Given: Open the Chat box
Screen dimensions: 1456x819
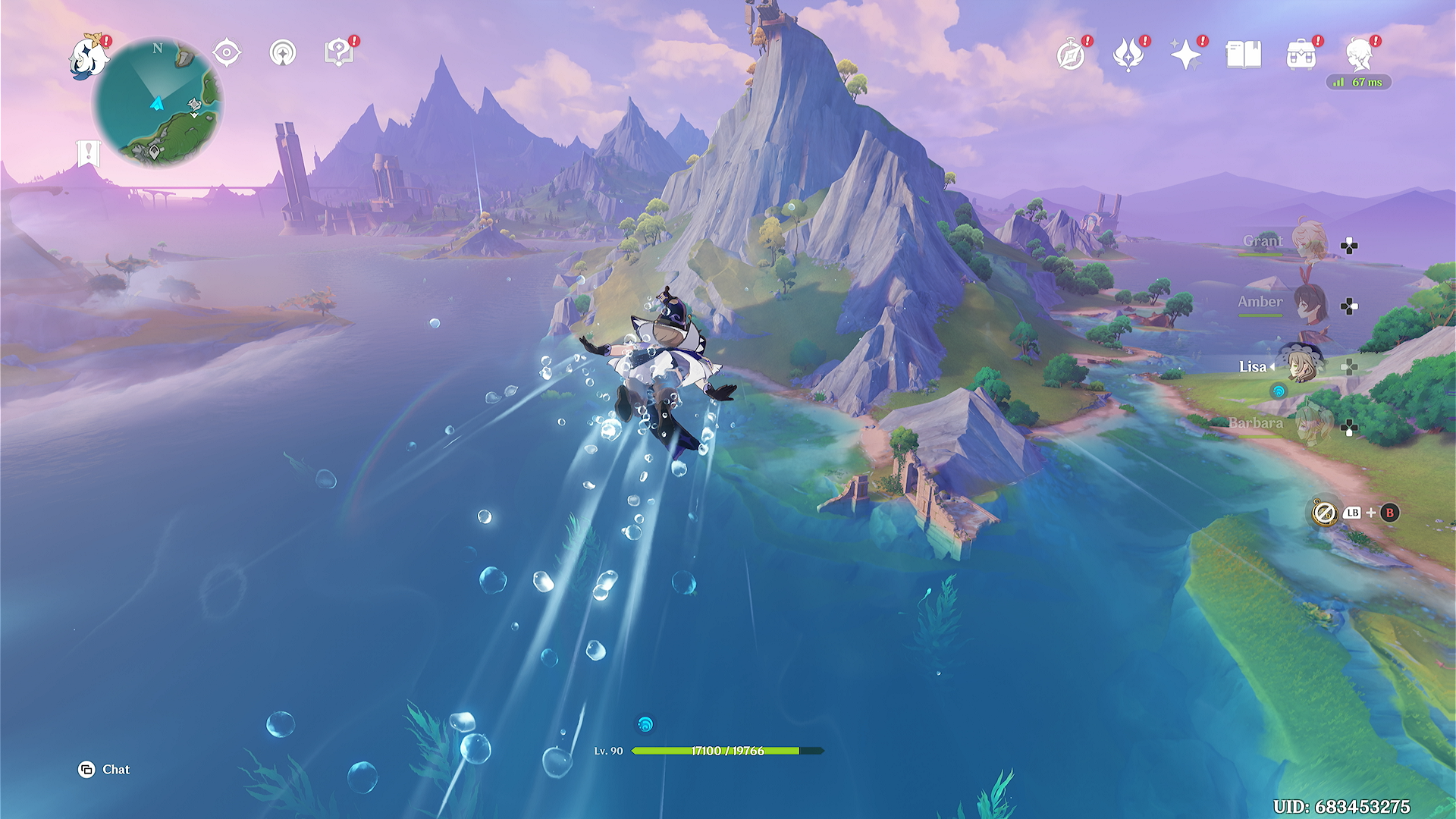Looking at the screenshot, I should pyautogui.click(x=105, y=770).
